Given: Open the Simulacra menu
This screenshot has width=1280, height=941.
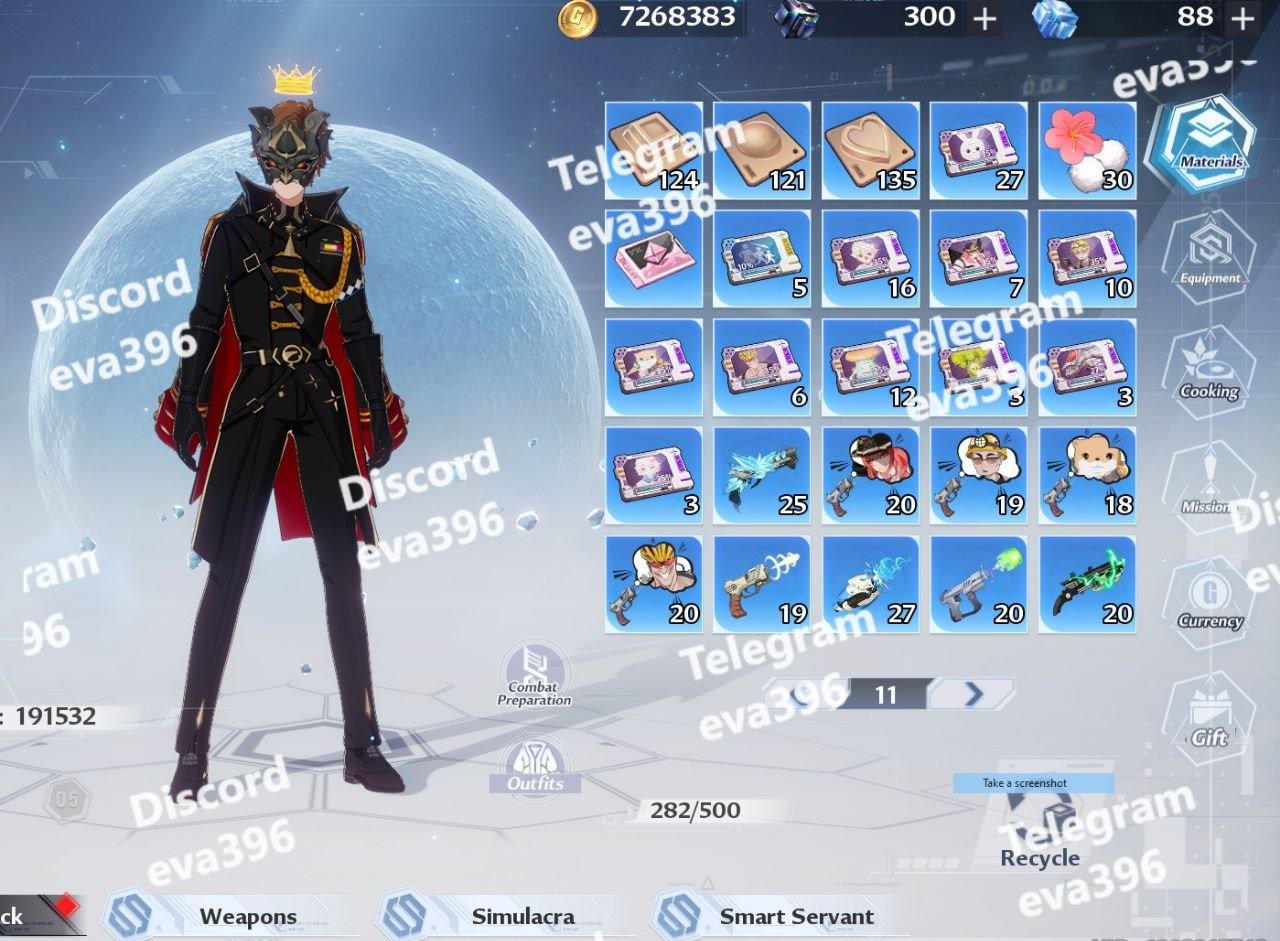Looking at the screenshot, I should tap(522, 916).
